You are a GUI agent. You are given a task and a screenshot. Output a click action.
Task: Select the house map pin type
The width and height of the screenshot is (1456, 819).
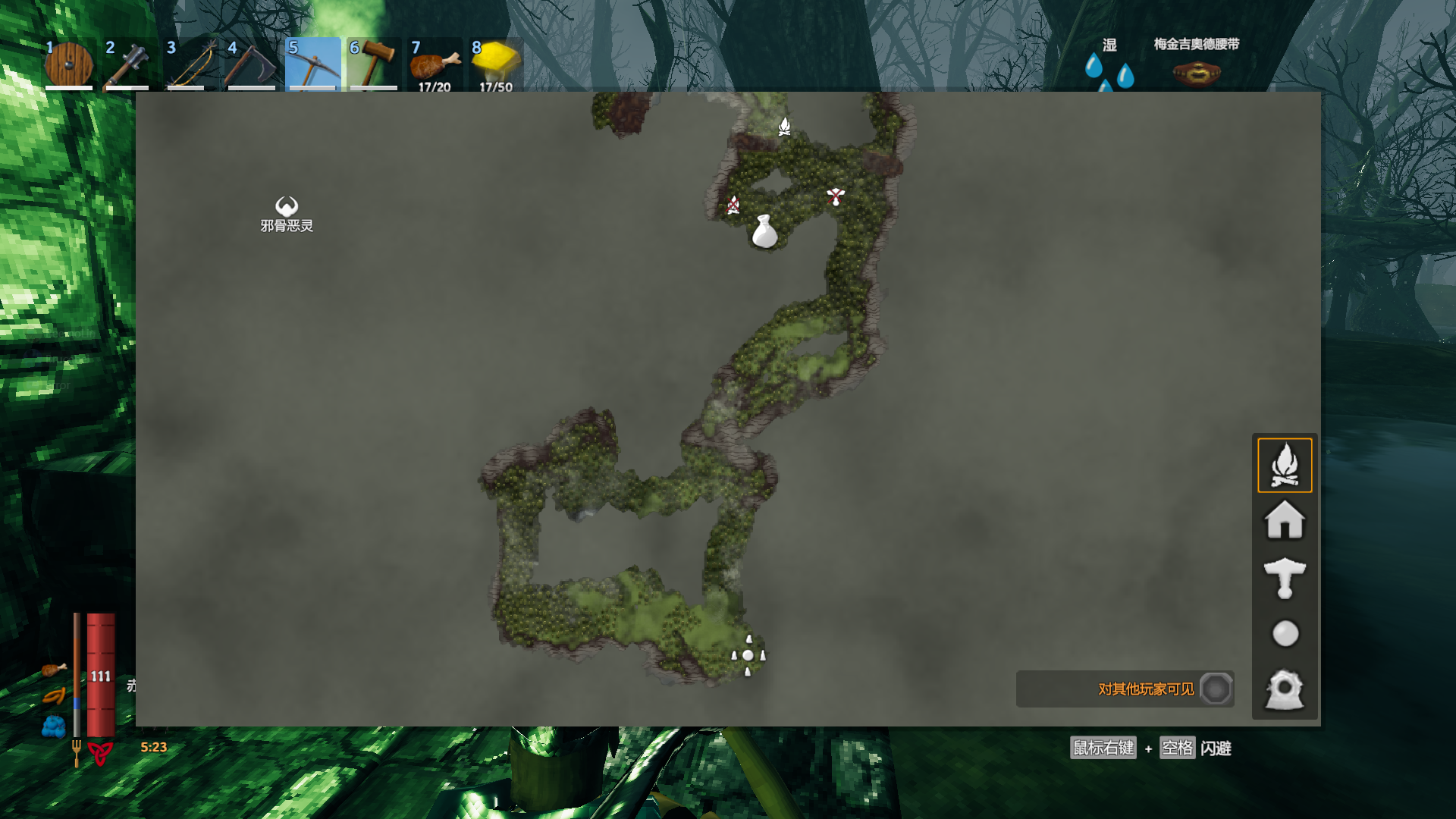pyautogui.click(x=1285, y=521)
